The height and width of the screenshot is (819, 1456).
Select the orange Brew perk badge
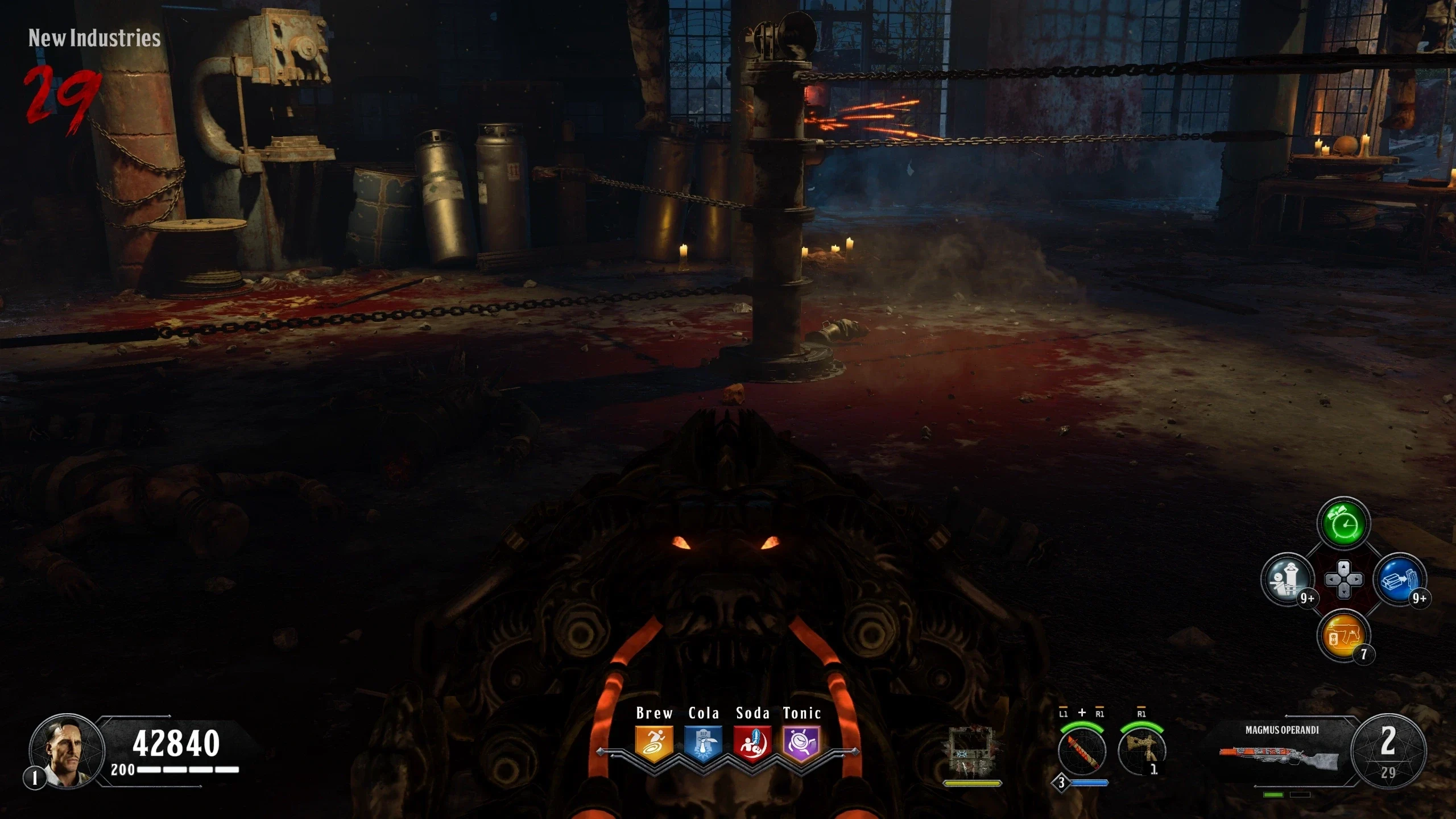[654, 743]
